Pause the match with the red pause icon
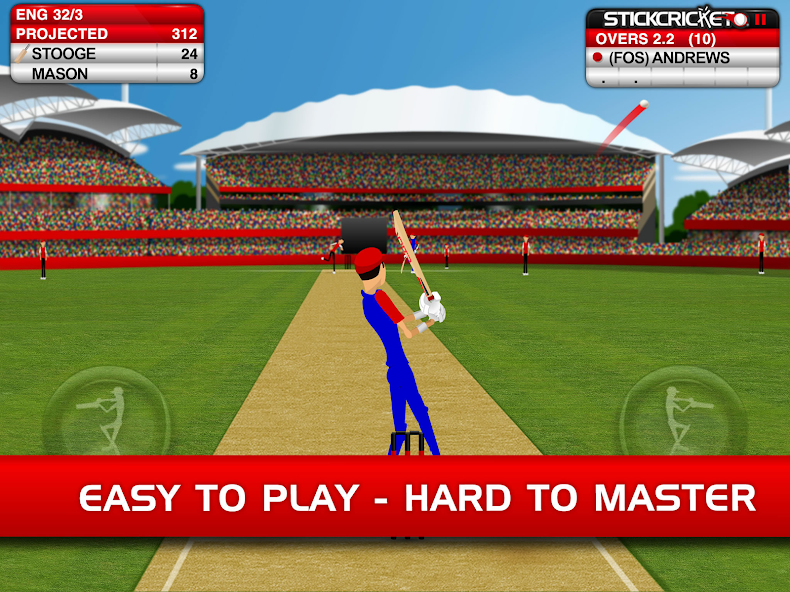 pos(761,19)
